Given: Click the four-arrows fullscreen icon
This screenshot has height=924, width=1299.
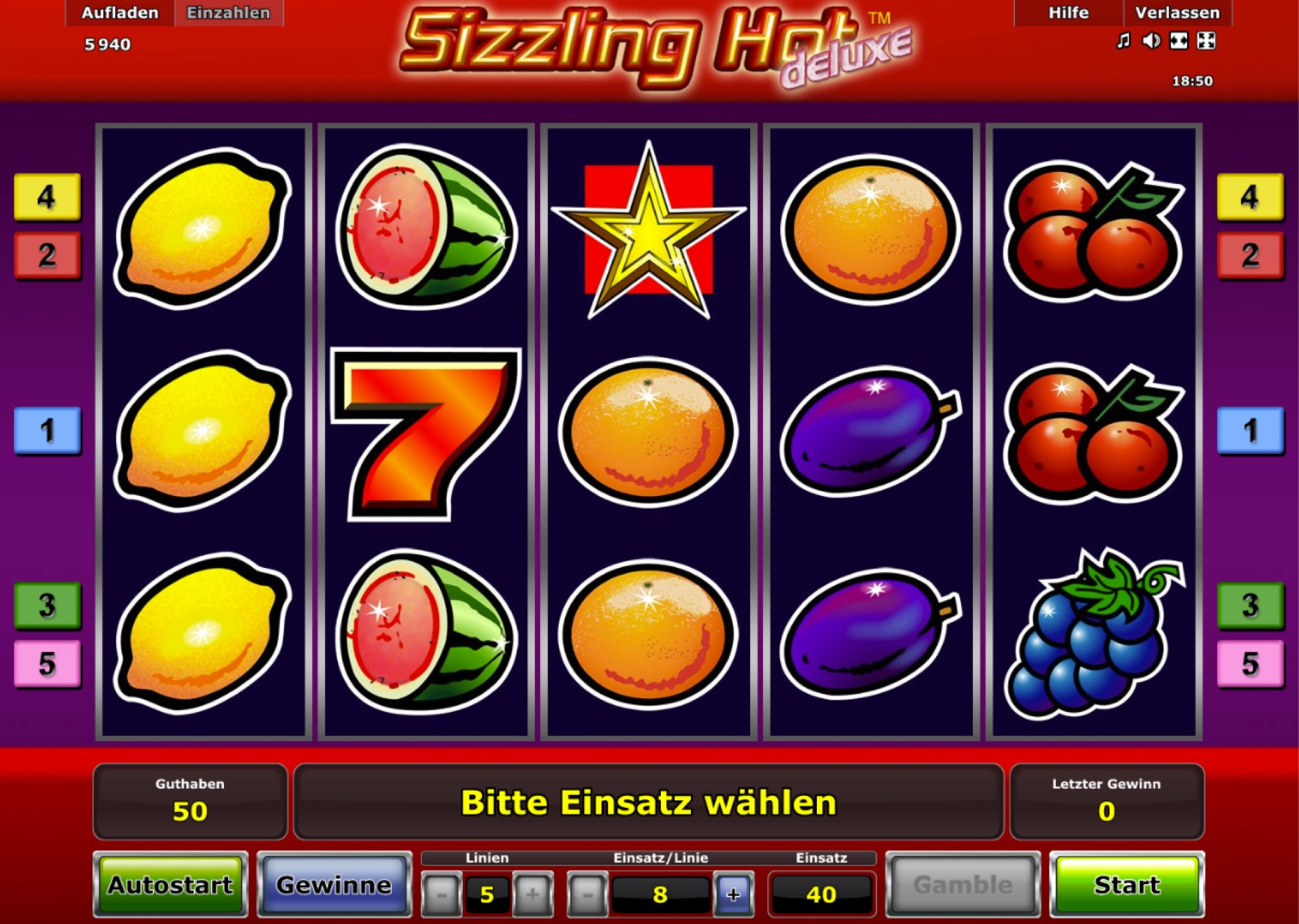Looking at the screenshot, I should point(1206,41).
